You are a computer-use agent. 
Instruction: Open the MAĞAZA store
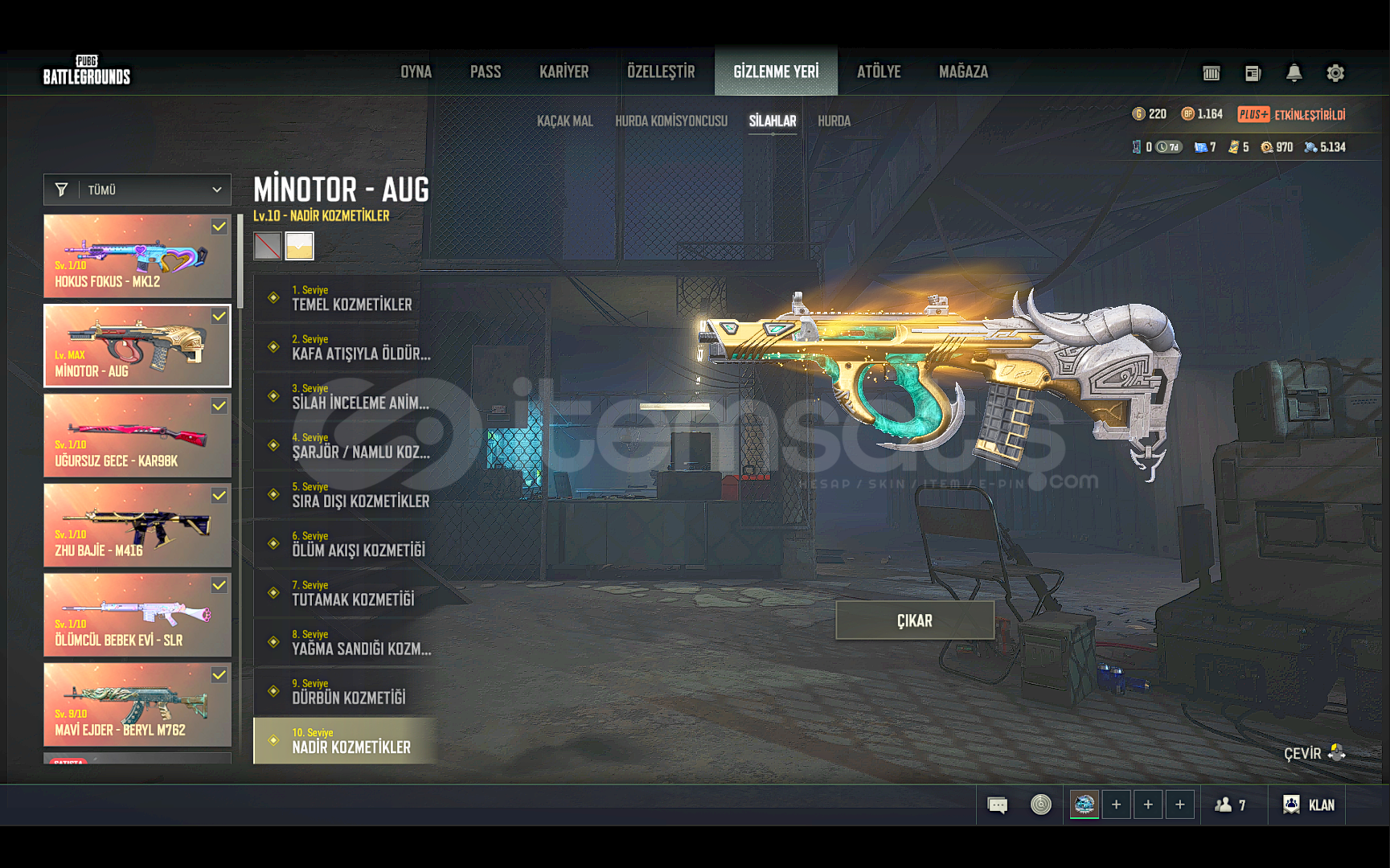pos(963,72)
